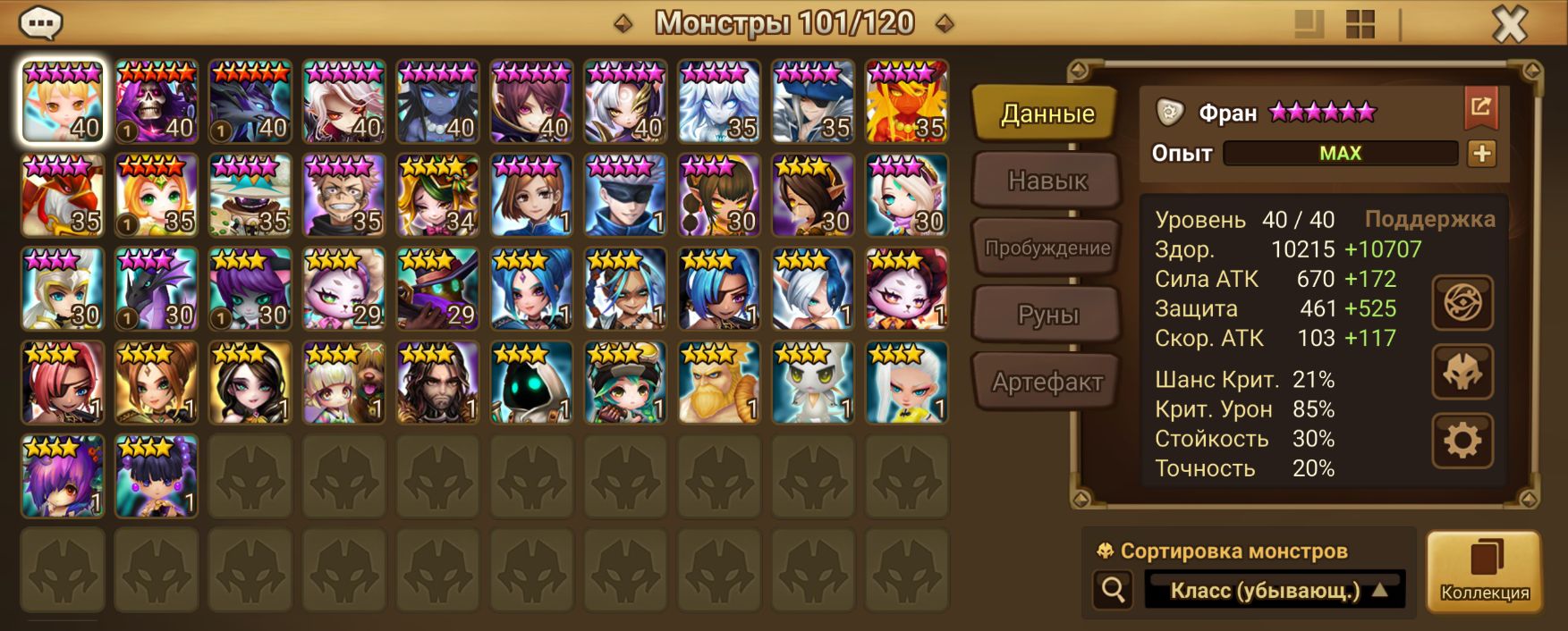Click the magnifying glass search button
This screenshot has height=631, width=1568.
click(x=1114, y=590)
